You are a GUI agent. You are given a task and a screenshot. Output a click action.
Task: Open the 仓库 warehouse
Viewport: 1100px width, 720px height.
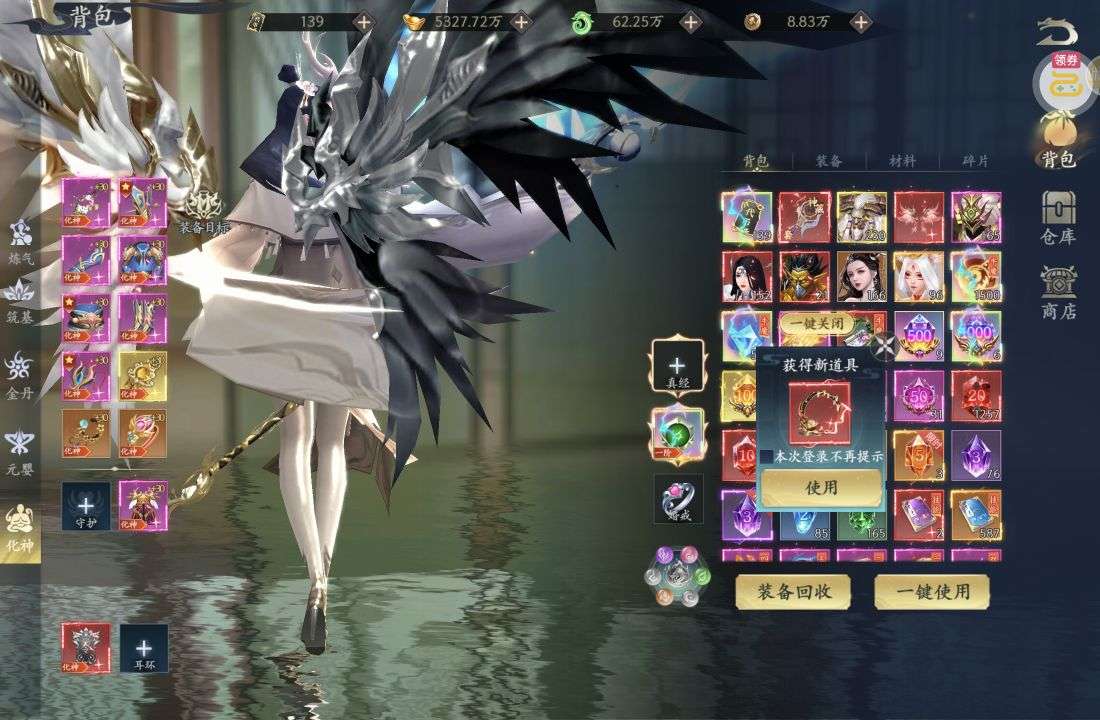[1058, 216]
